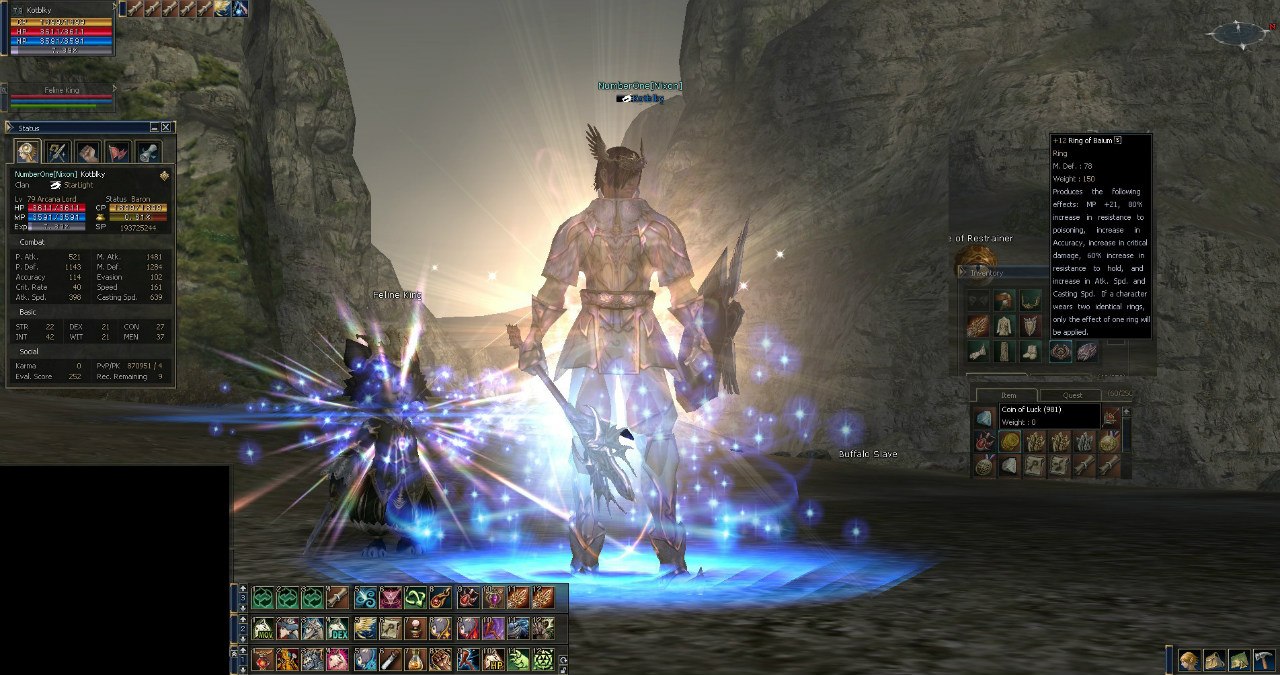
Task: Click the compass in the top-right corner
Action: tap(1241, 35)
